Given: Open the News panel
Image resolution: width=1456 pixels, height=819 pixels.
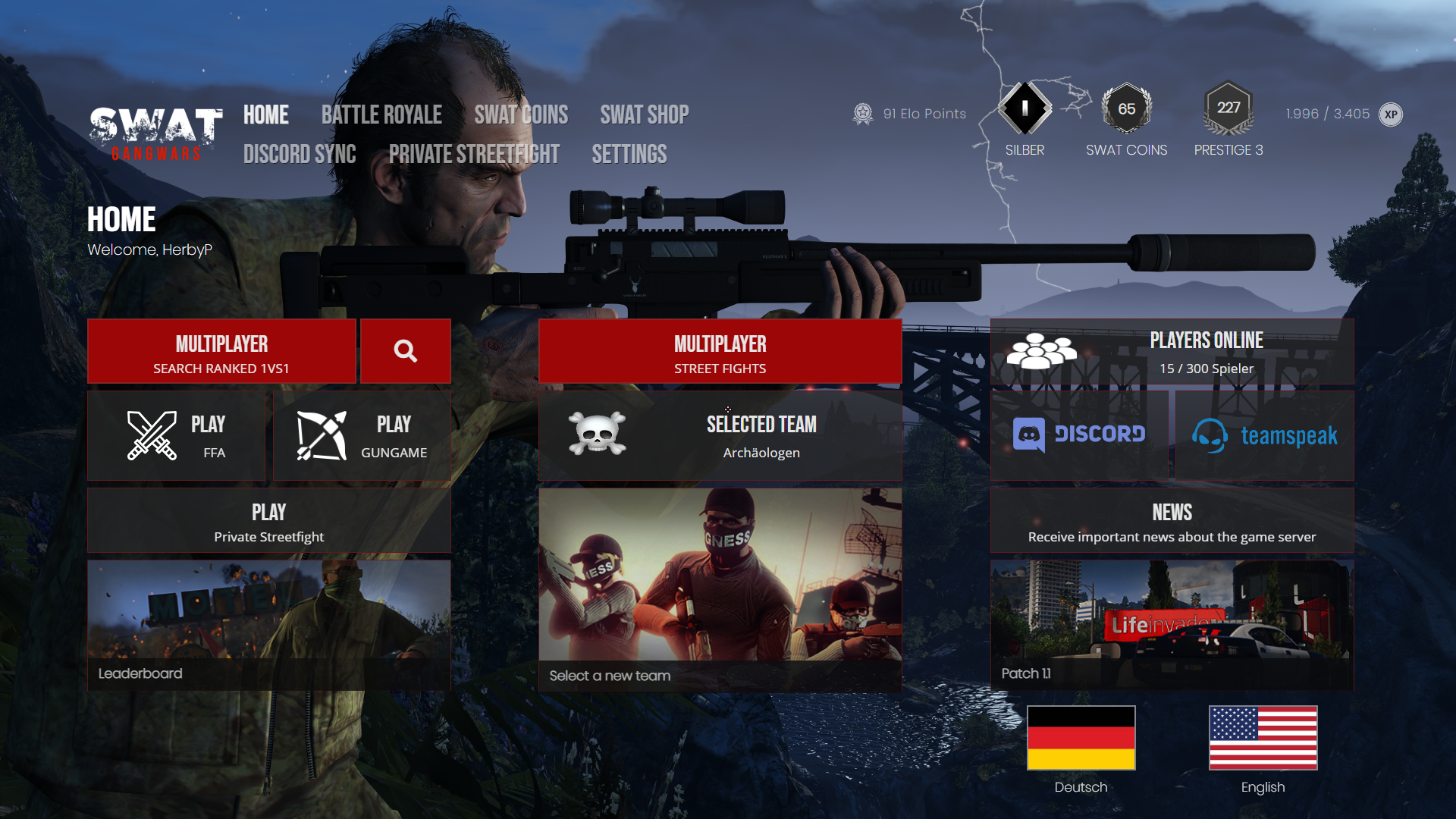Looking at the screenshot, I should pyautogui.click(x=1172, y=521).
